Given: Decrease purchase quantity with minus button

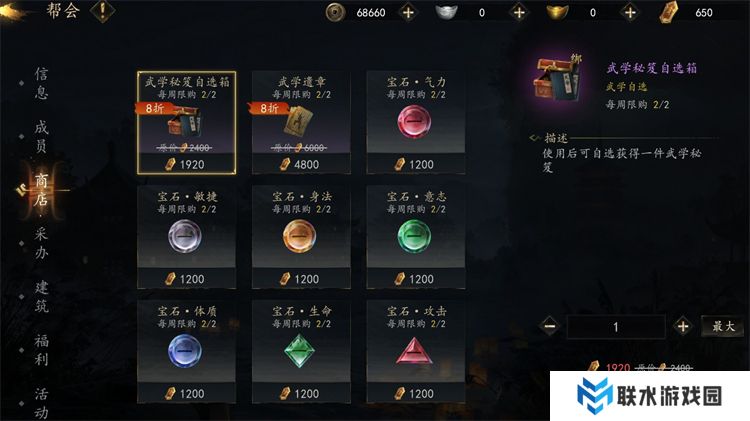Looking at the screenshot, I should coord(550,326).
